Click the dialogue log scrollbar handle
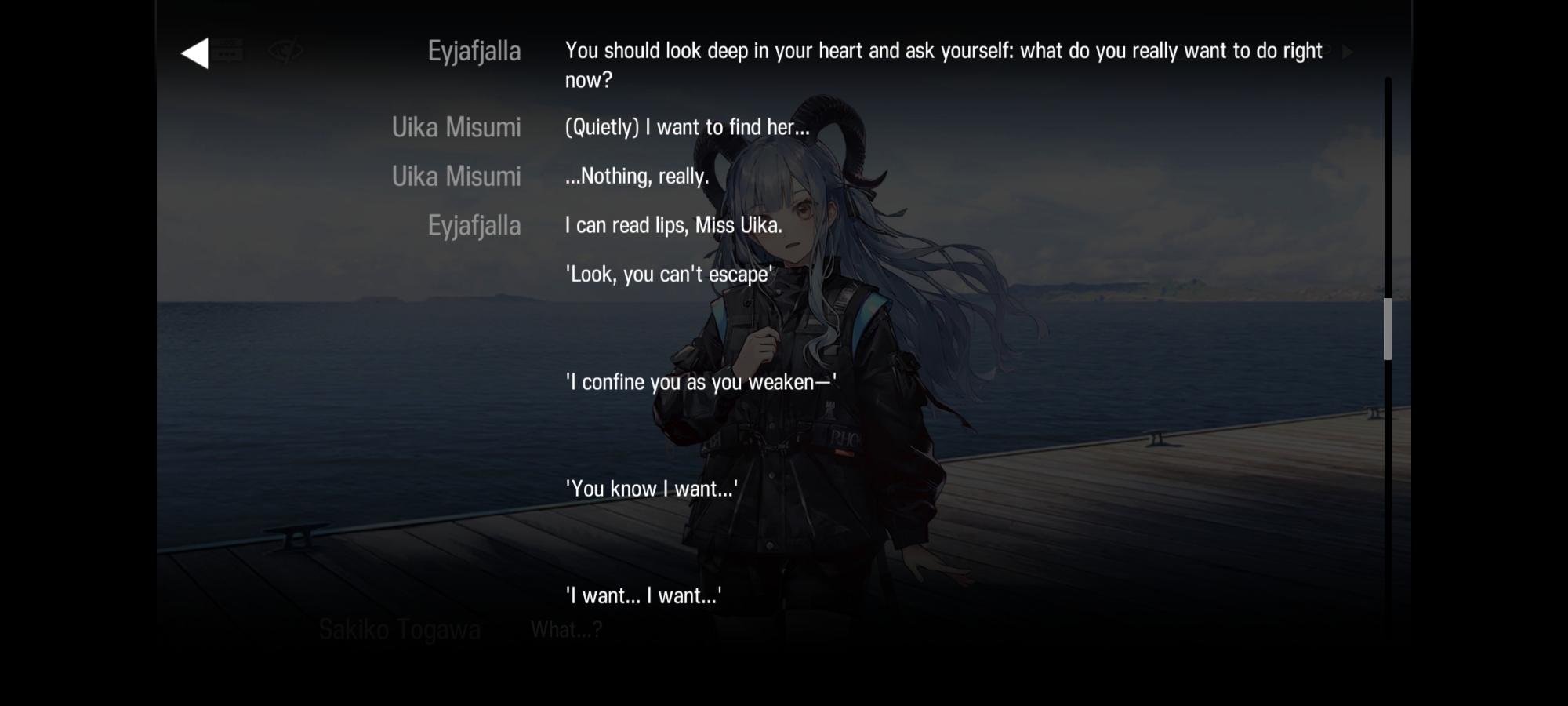1568x706 pixels. (x=1388, y=329)
